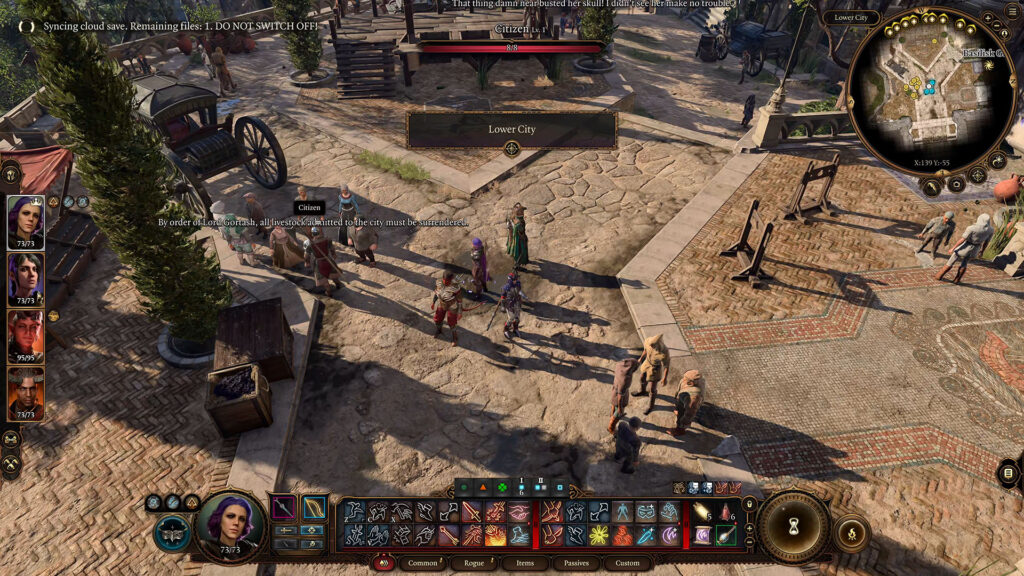
Task: Click the camera icon below the minimap
Action: tap(956, 184)
